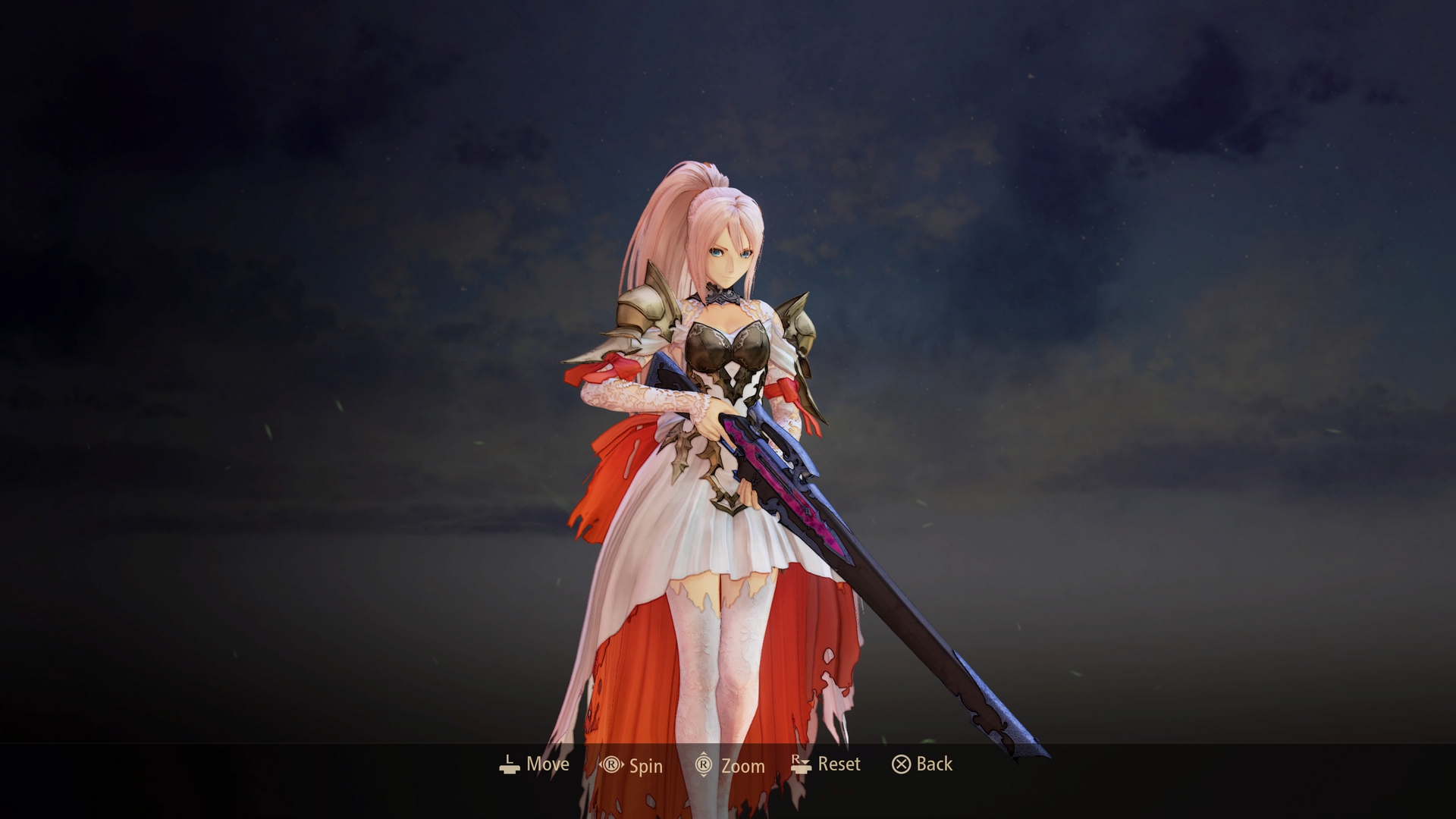Image resolution: width=1456 pixels, height=819 pixels.
Task: Click the circled X Back icon
Action: point(901,764)
